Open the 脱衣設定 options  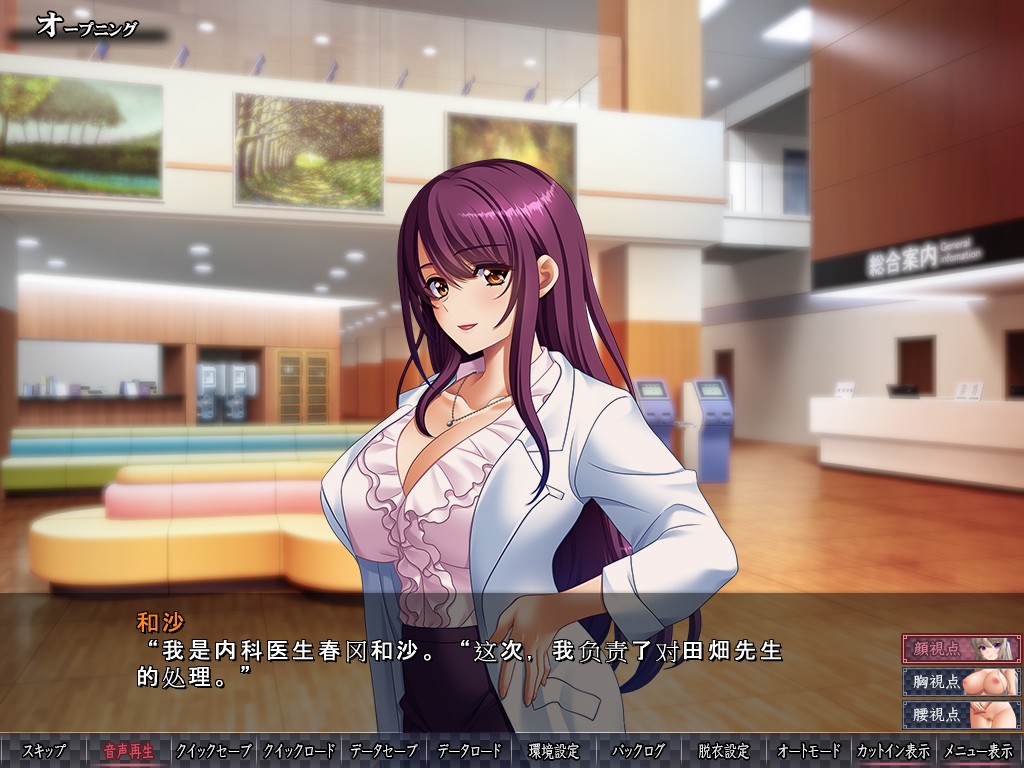point(723,751)
